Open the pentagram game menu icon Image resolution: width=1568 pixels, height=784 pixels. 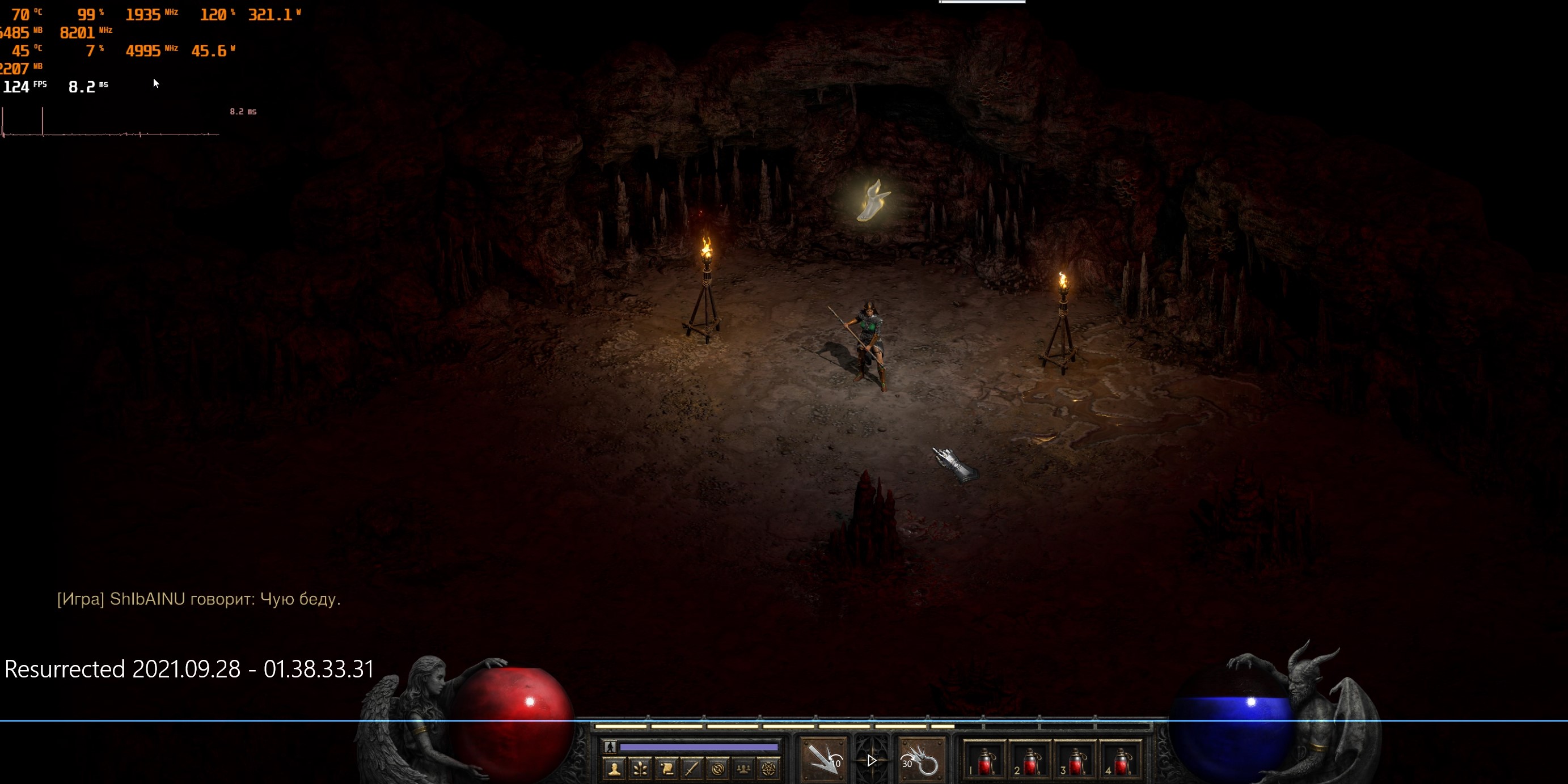[769, 769]
